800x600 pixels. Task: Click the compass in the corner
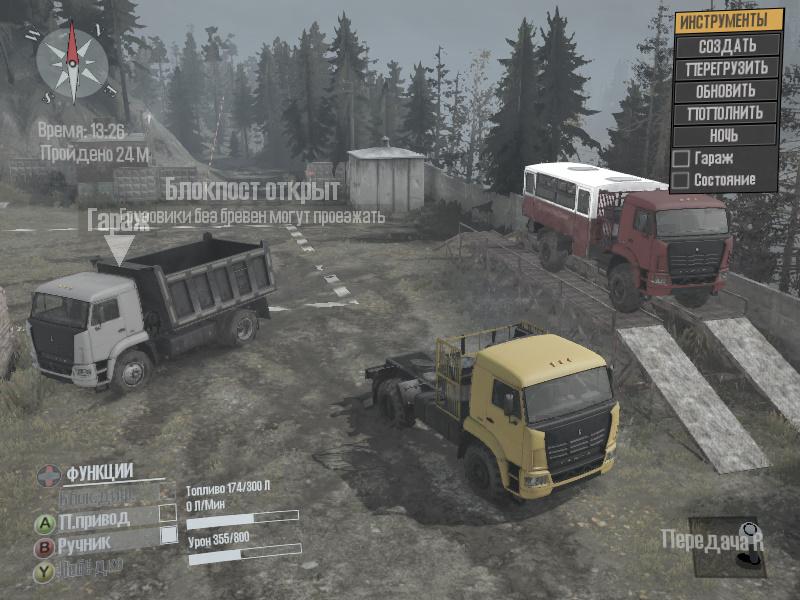pos(72,62)
